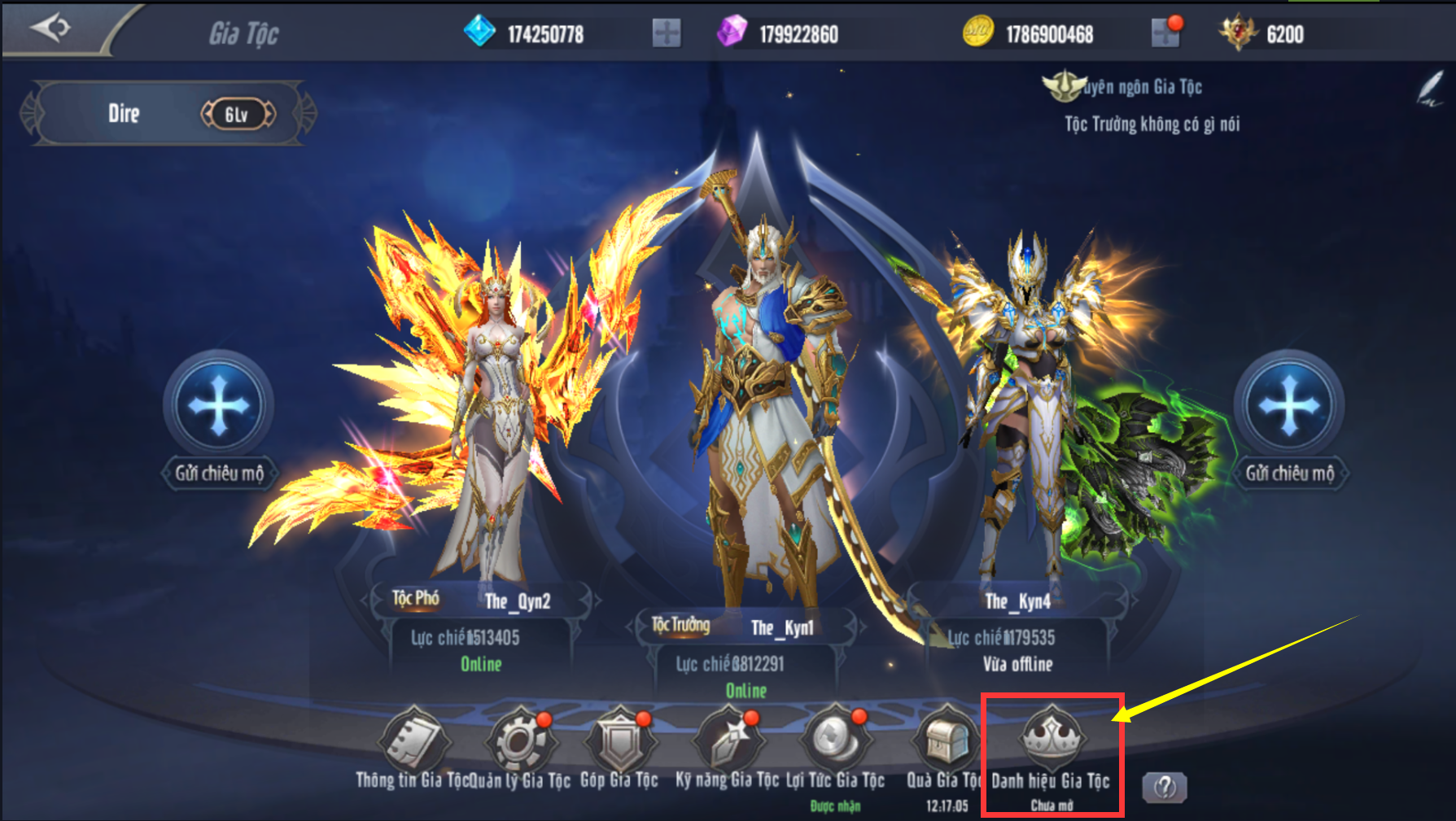Open the question mark help button

(x=1165, y=787)
